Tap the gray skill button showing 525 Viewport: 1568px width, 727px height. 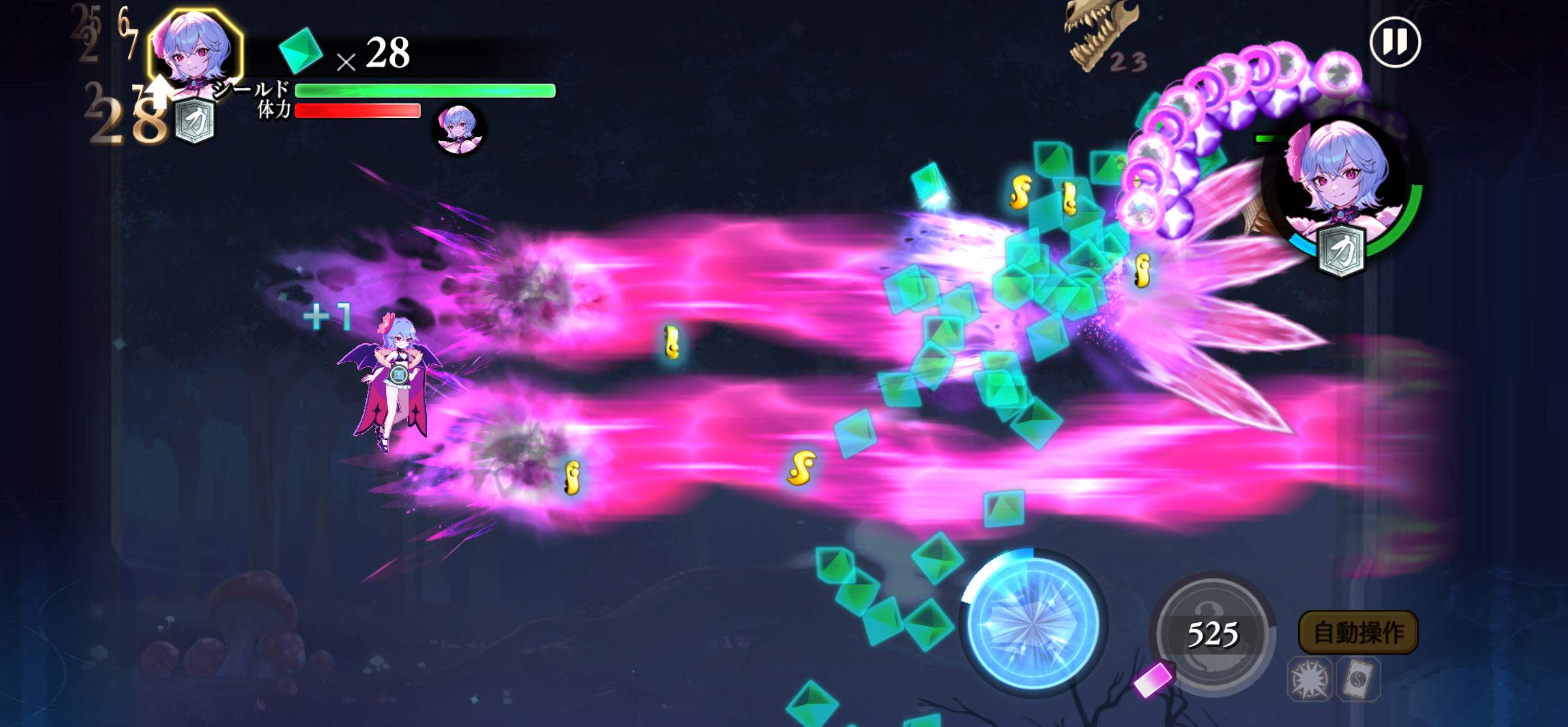[x=1212, y=633]
